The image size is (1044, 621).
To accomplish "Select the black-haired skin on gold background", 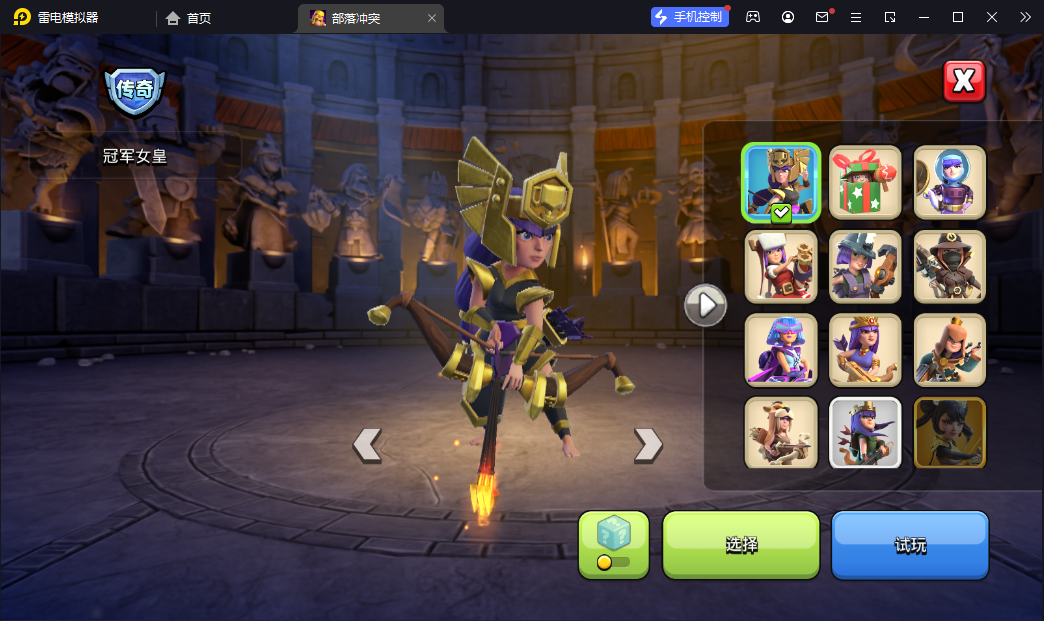I will click(x=950, y=433).
